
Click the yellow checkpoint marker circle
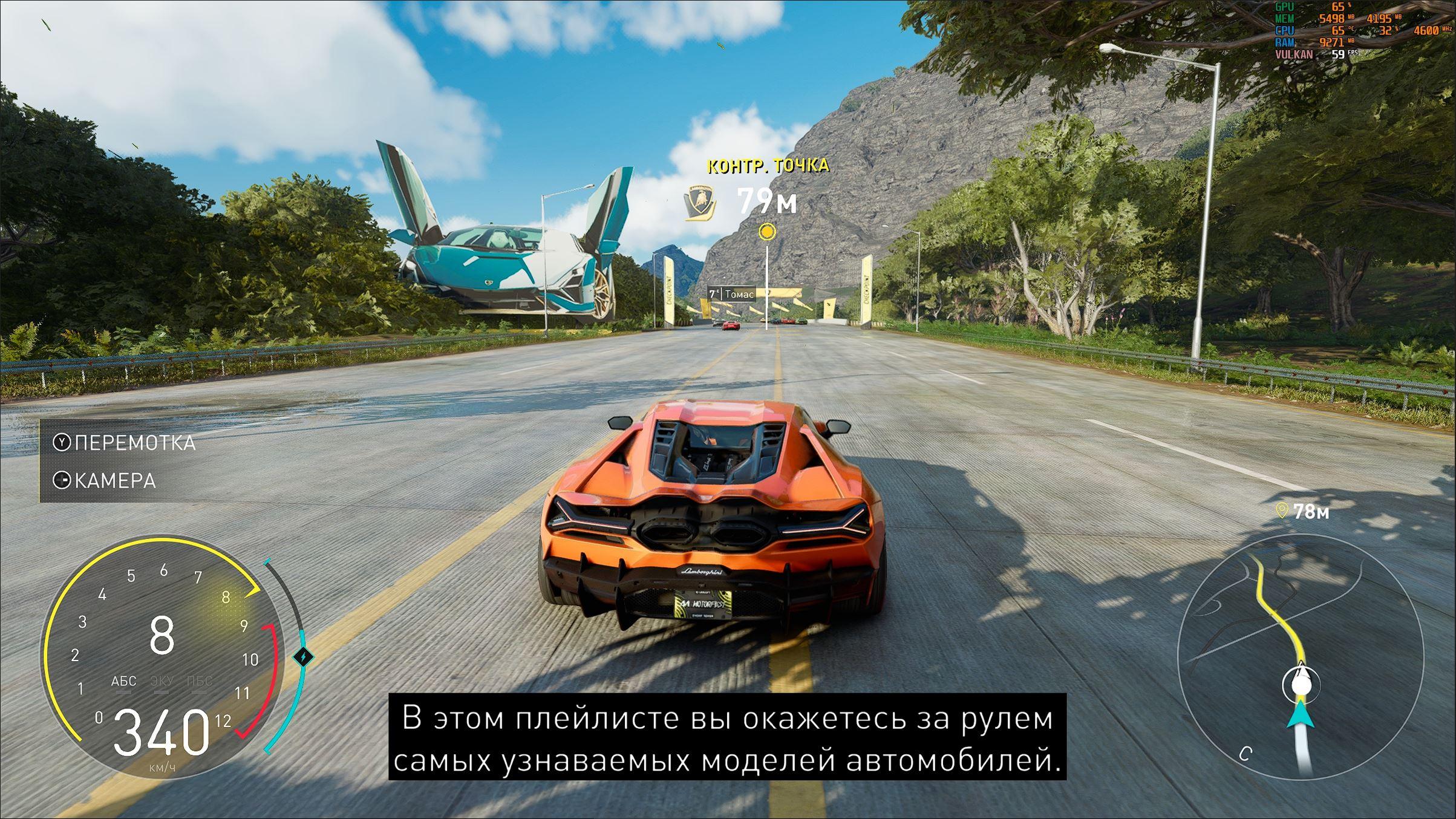pos(767,231)
